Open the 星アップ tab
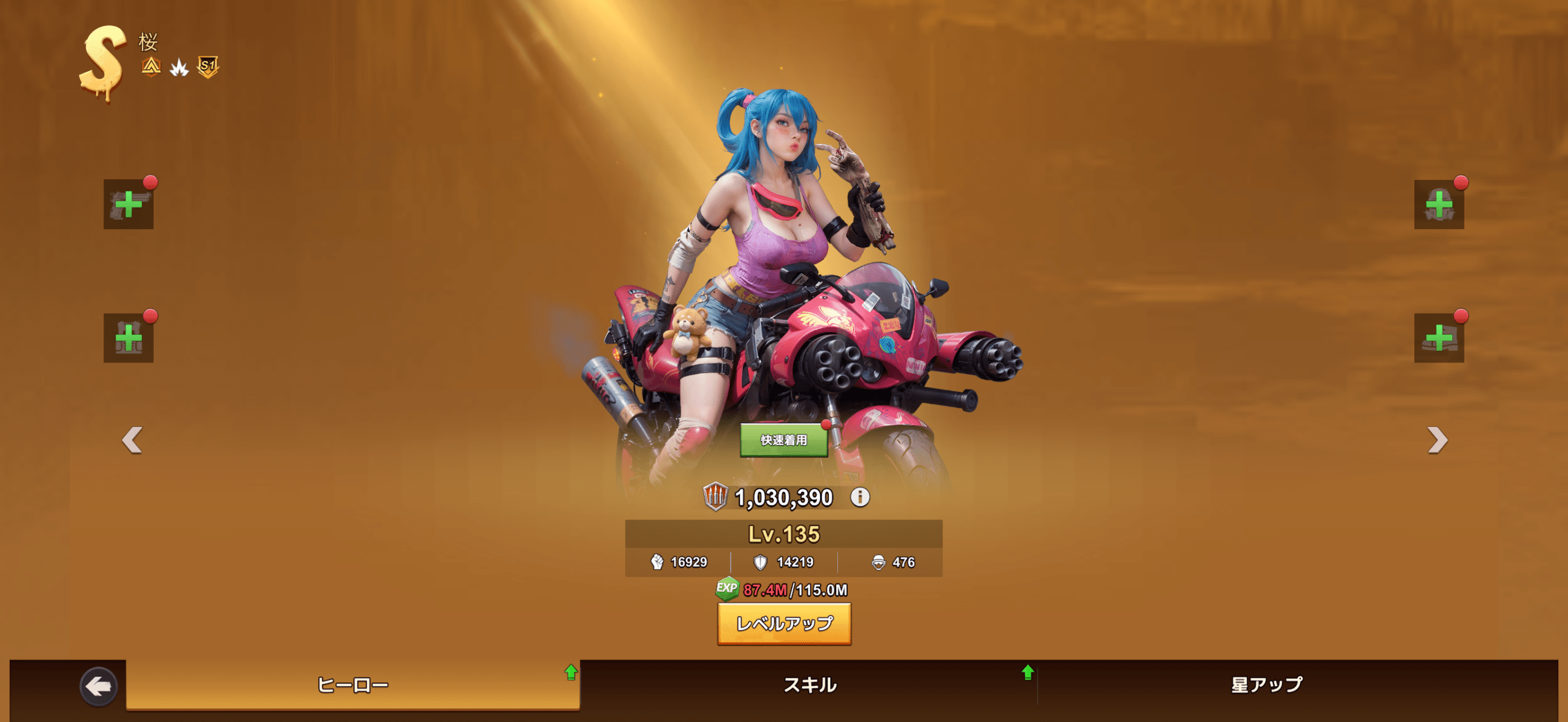Screen dimensions: 1568x722 pos(1267,685)
